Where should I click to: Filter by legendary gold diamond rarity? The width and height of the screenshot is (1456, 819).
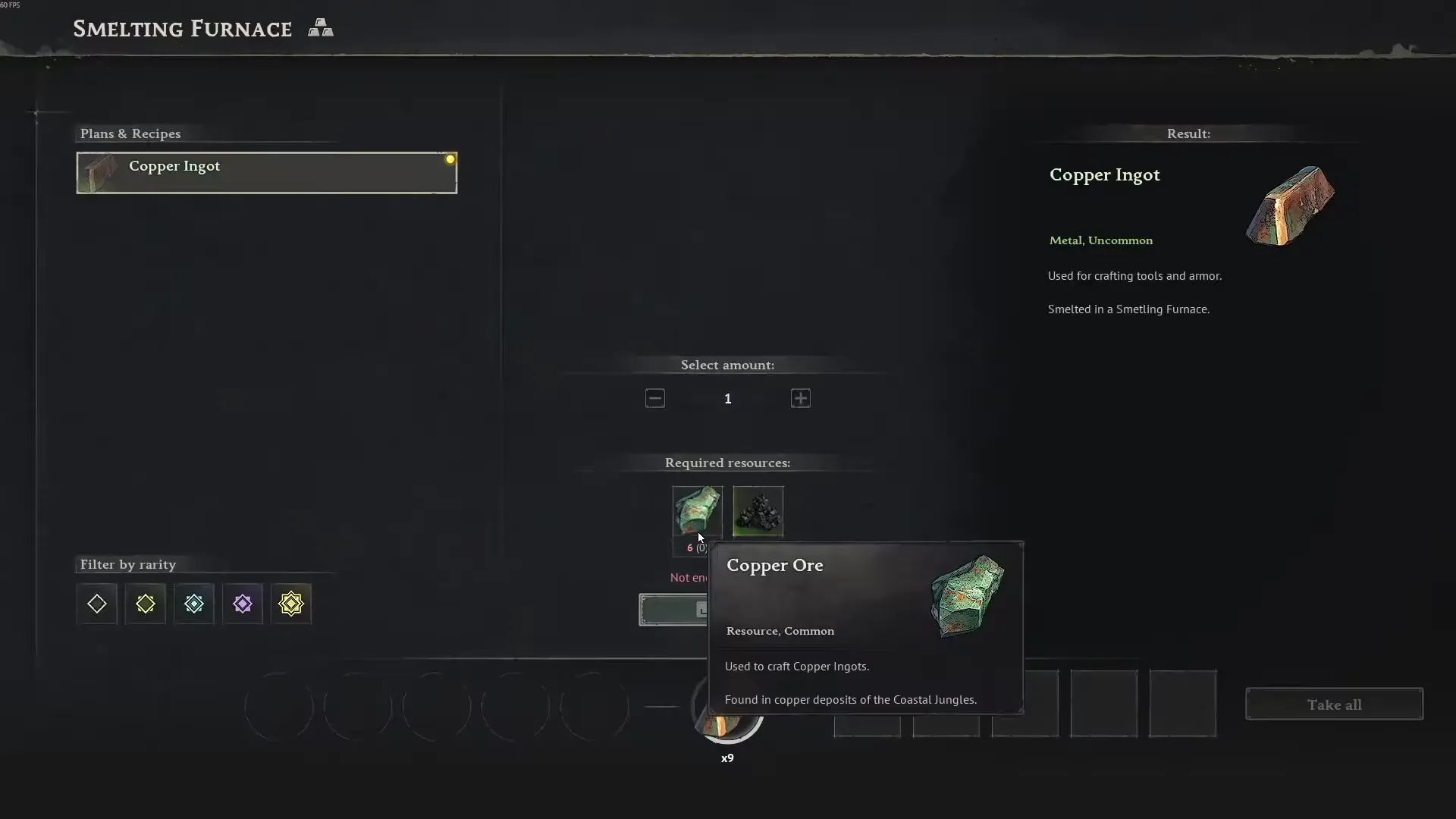(291, 604)
